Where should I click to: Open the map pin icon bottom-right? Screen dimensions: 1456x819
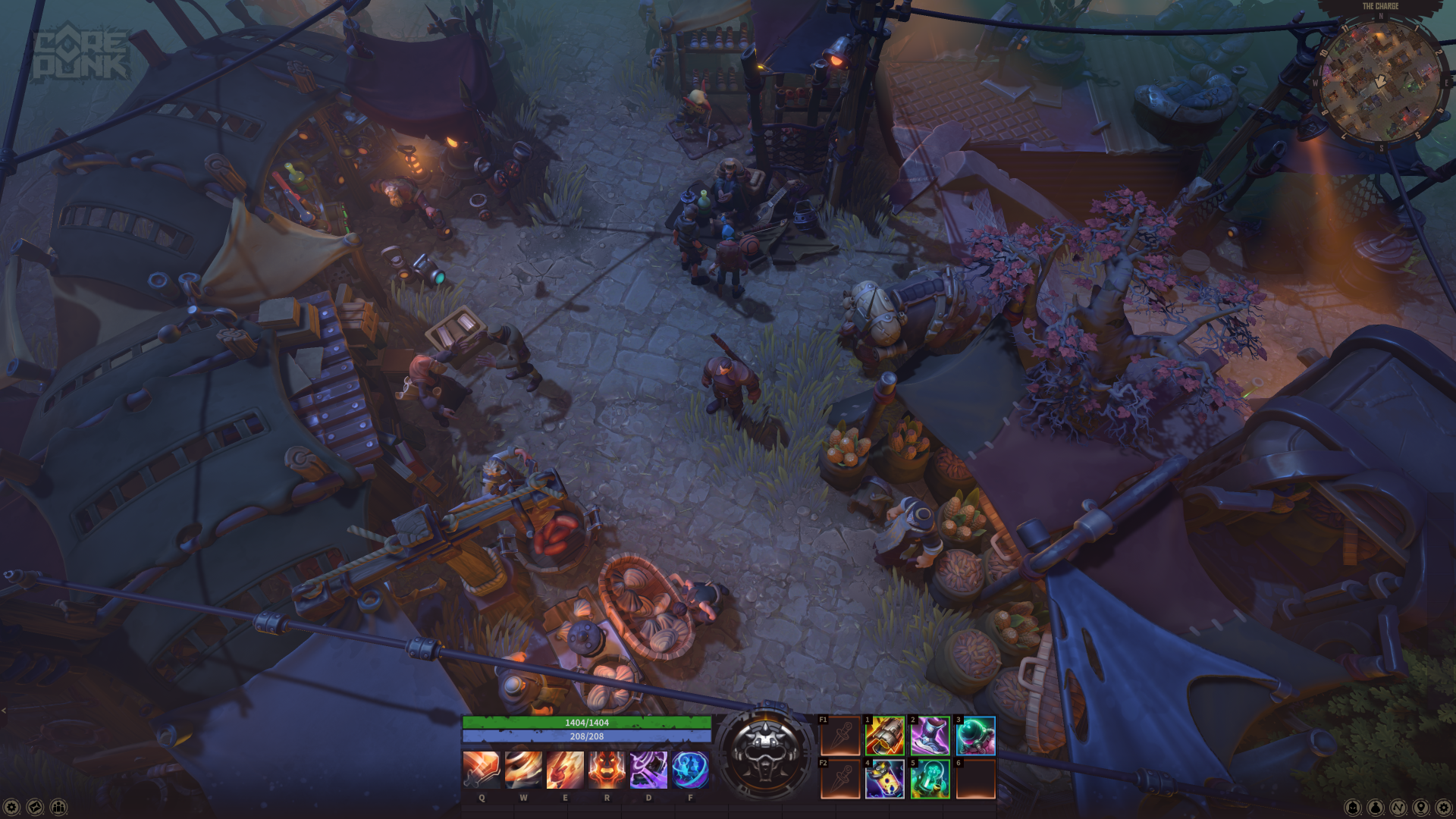coord(1421,808)
